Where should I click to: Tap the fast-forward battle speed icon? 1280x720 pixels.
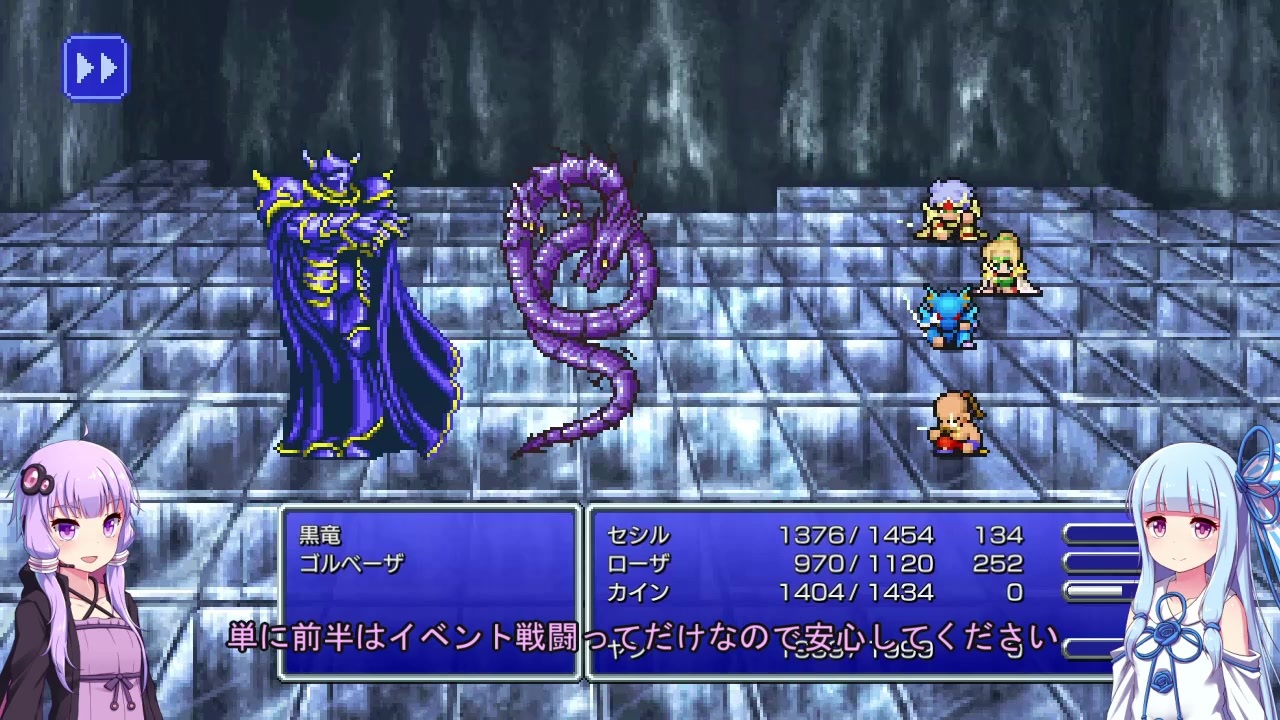pos(95,65)
